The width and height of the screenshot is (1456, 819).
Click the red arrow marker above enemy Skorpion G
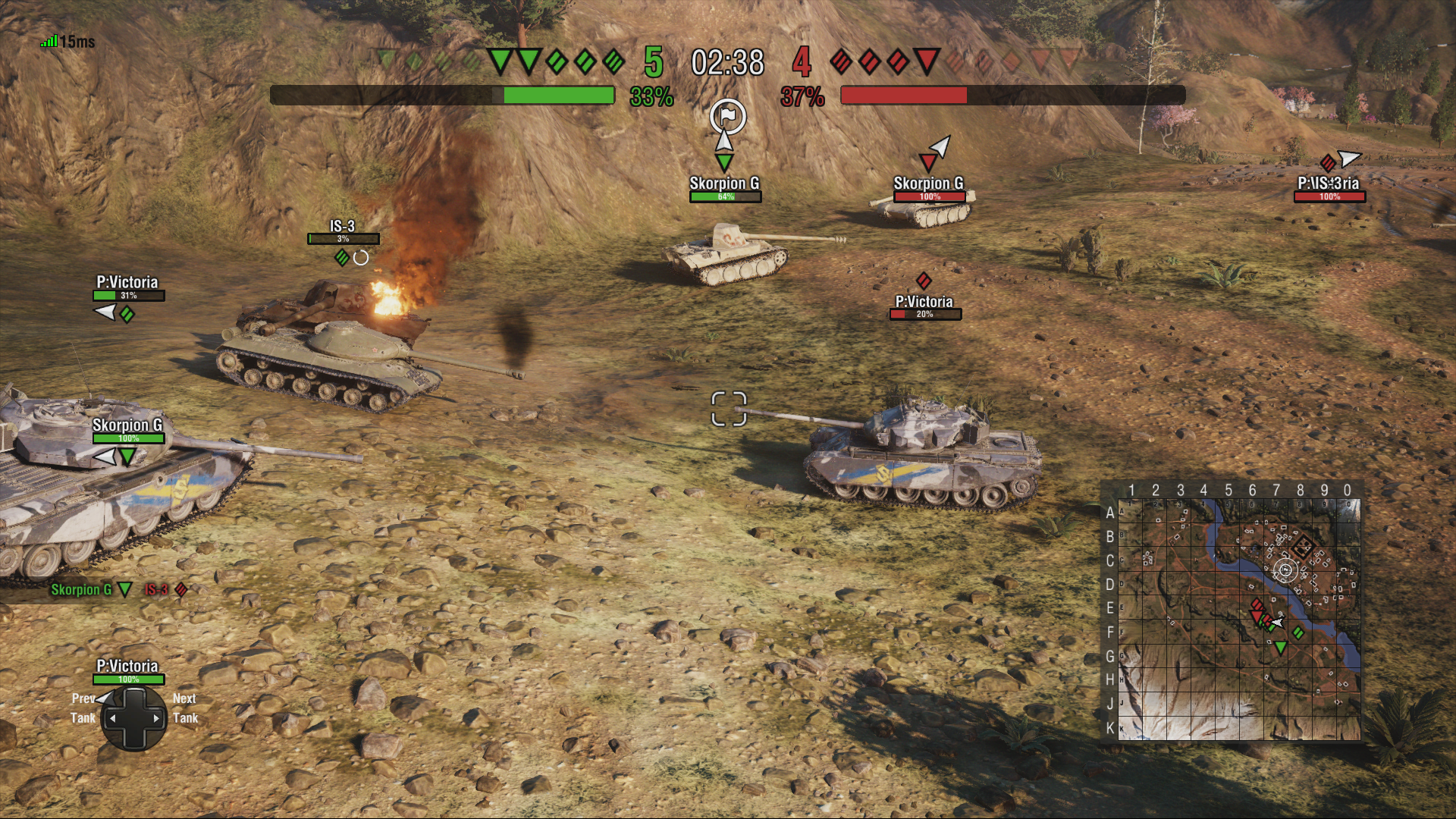coord(929,162)
